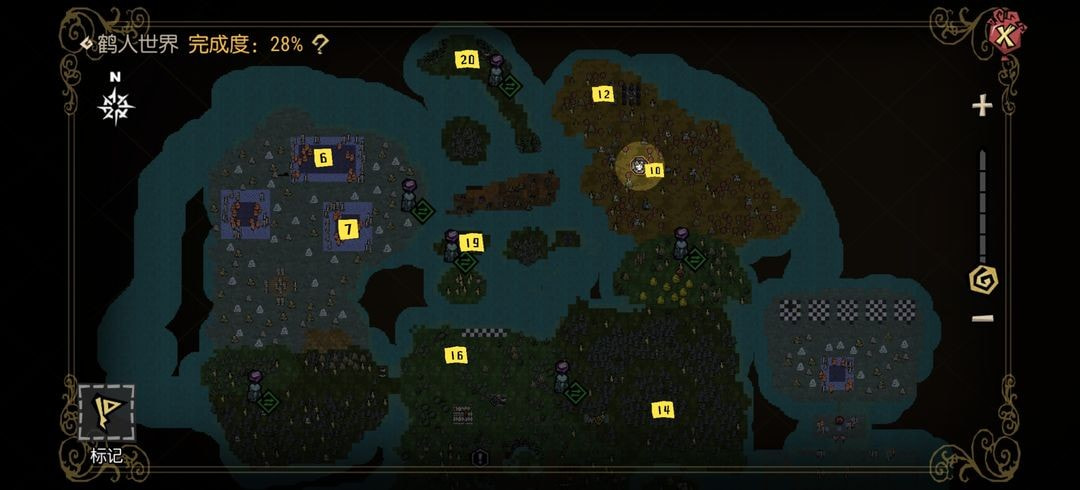Zoom out with the minus button
1080x490 pixels.
(x=982, y=318)
